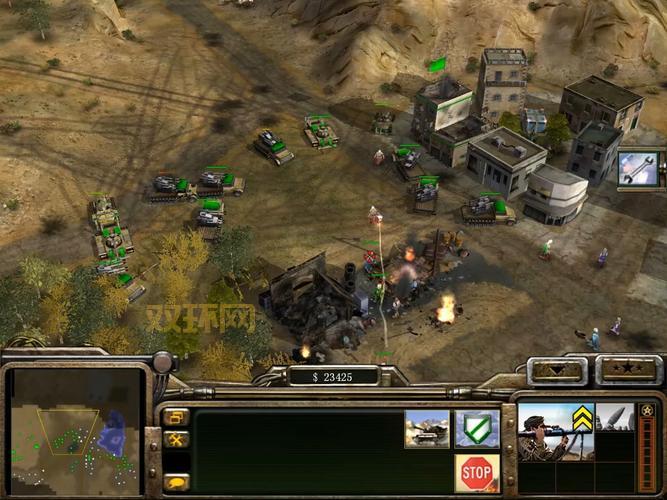Choose the Attack Move tank icon

point(427,429)
